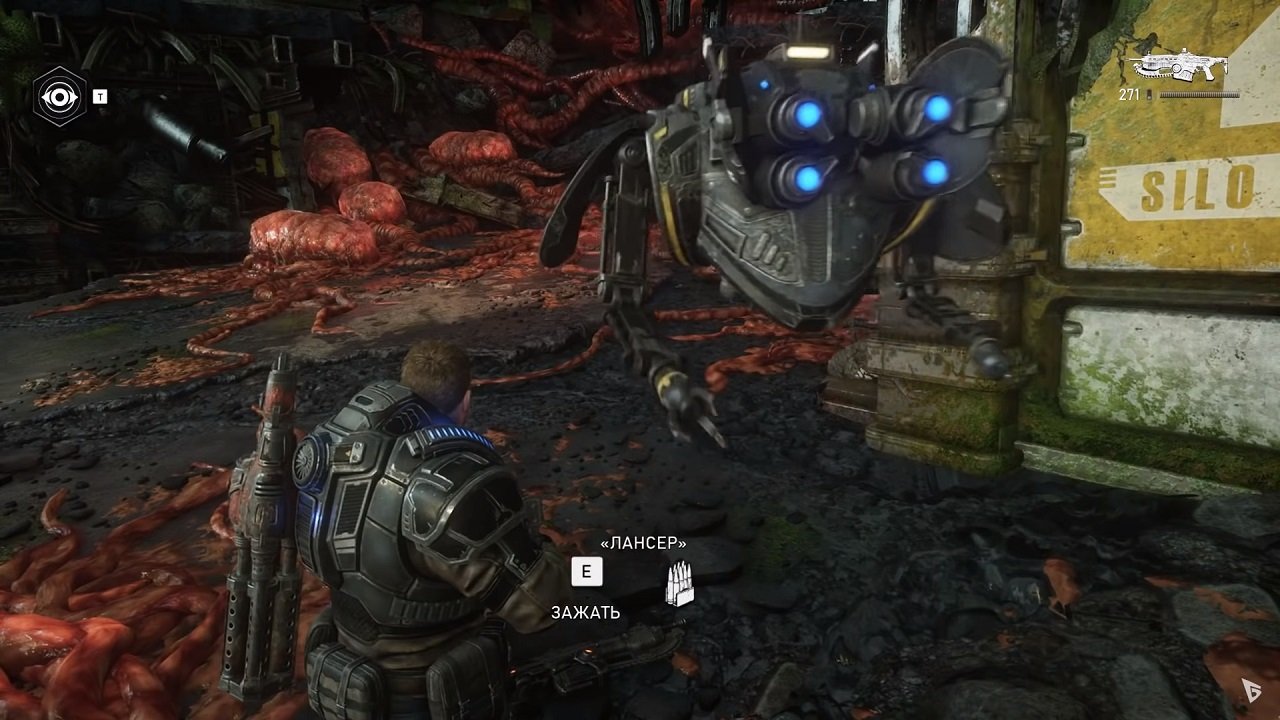Click the weapon HUD panel in the top-right
This screenshot has width=1280, height=720.
(x=1184, y=70)
